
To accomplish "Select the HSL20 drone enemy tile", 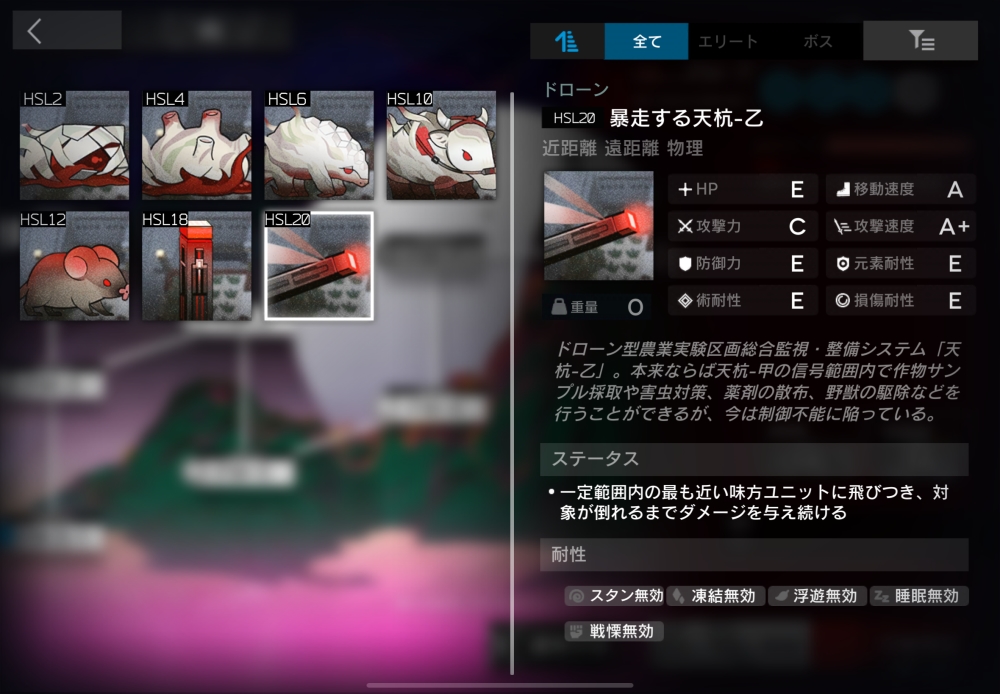I will coord(319,266).
